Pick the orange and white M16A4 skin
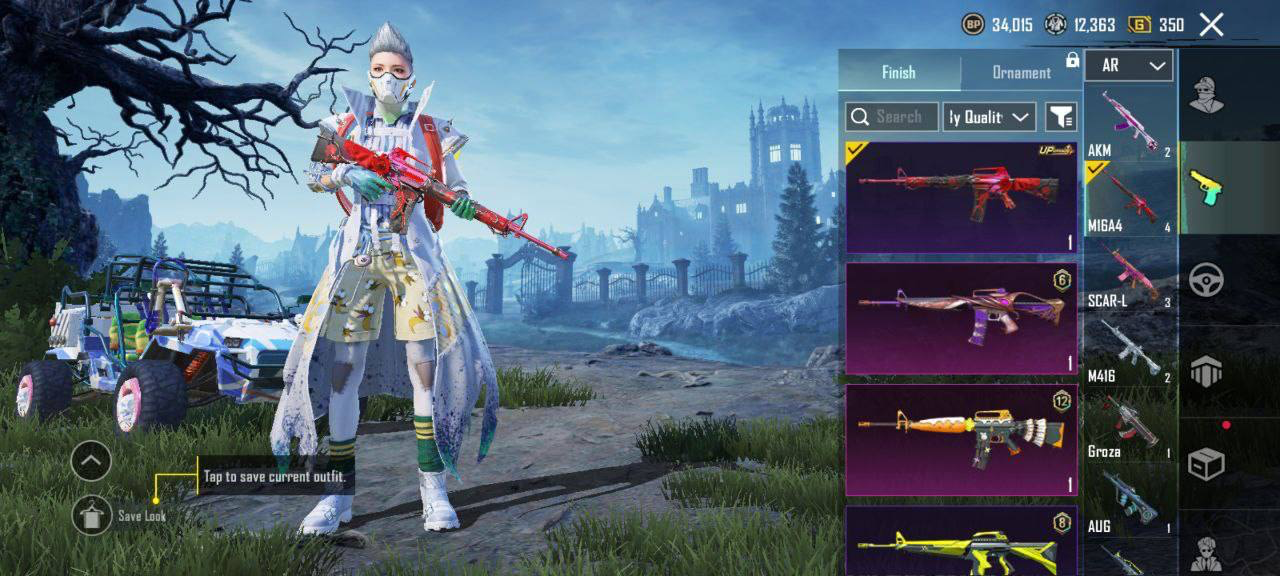The height and width of the screenshot is (576, 1280). click(x=961, y=441)
